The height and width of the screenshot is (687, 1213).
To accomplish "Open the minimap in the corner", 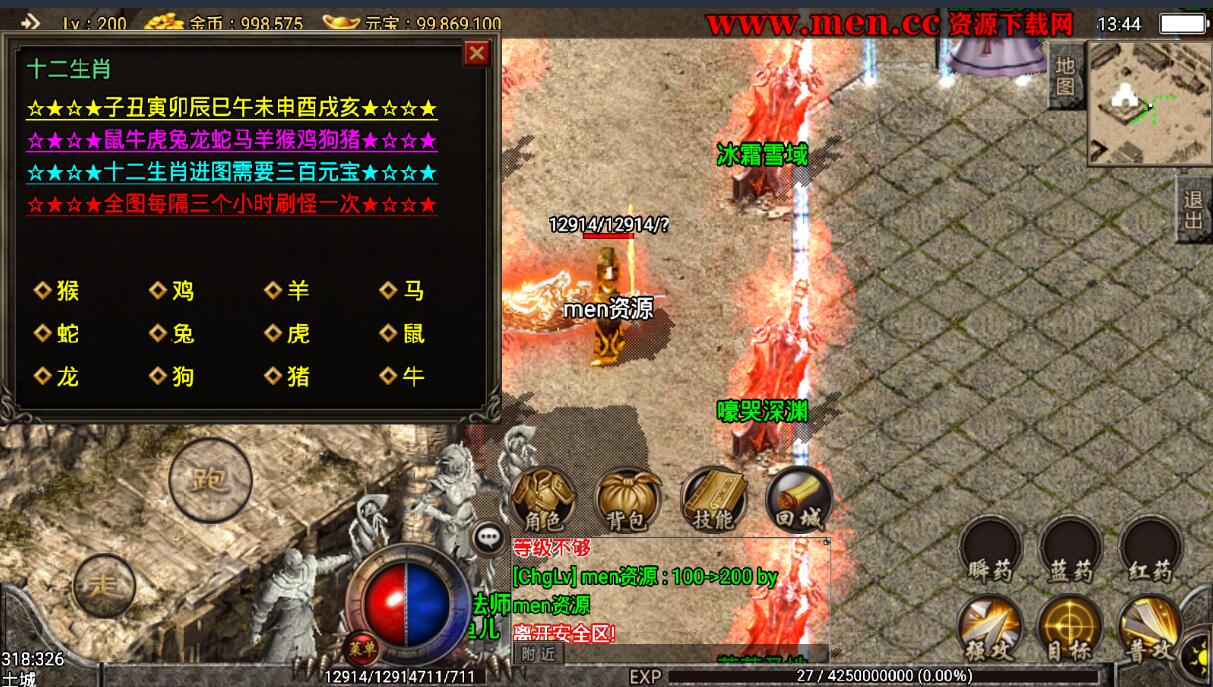I will (1147, 103).
